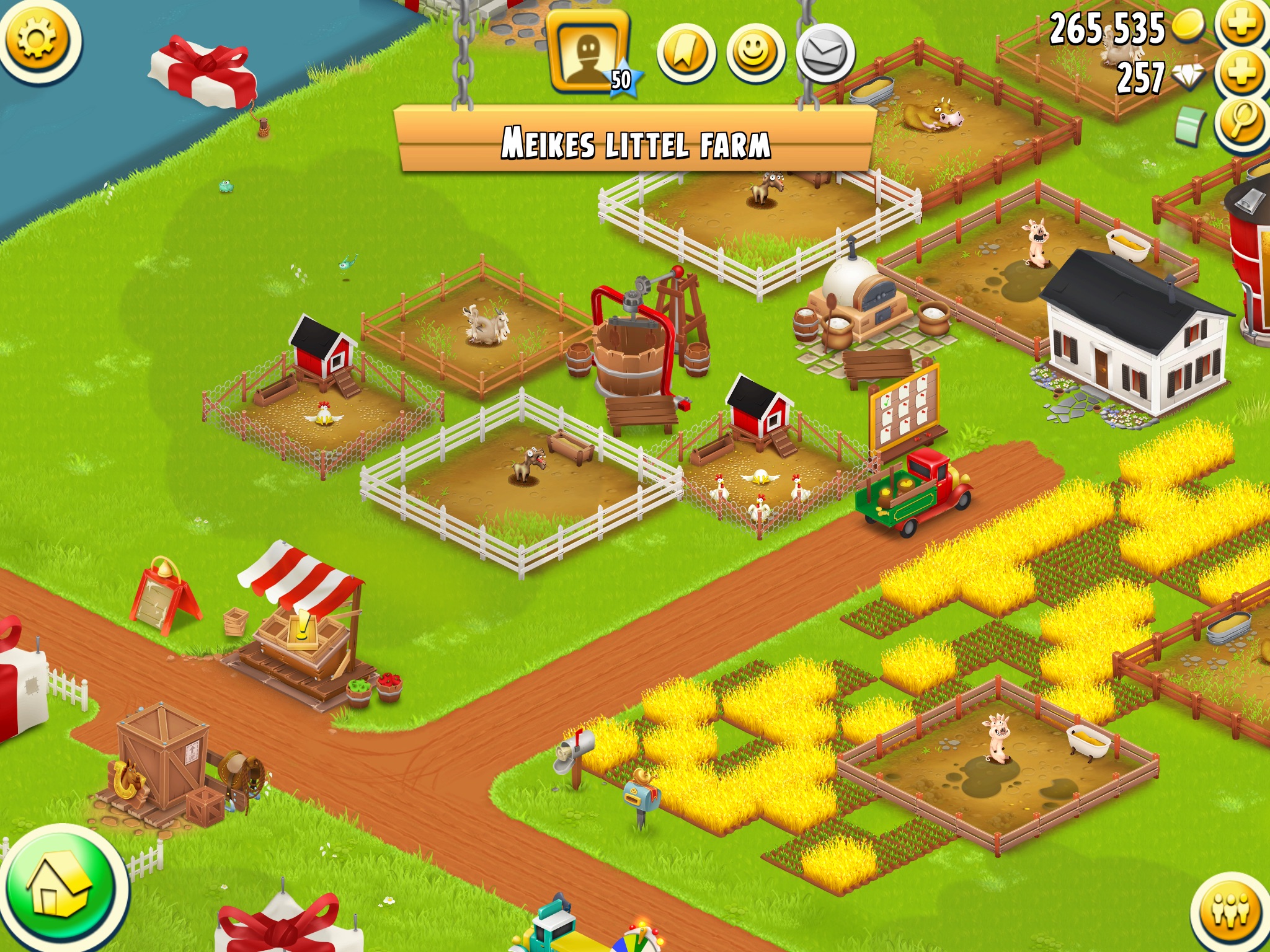The height and width of the screenshot is (952, 1270).
Task: Select the gray envelope message button
Action: [x=825, y=55]
